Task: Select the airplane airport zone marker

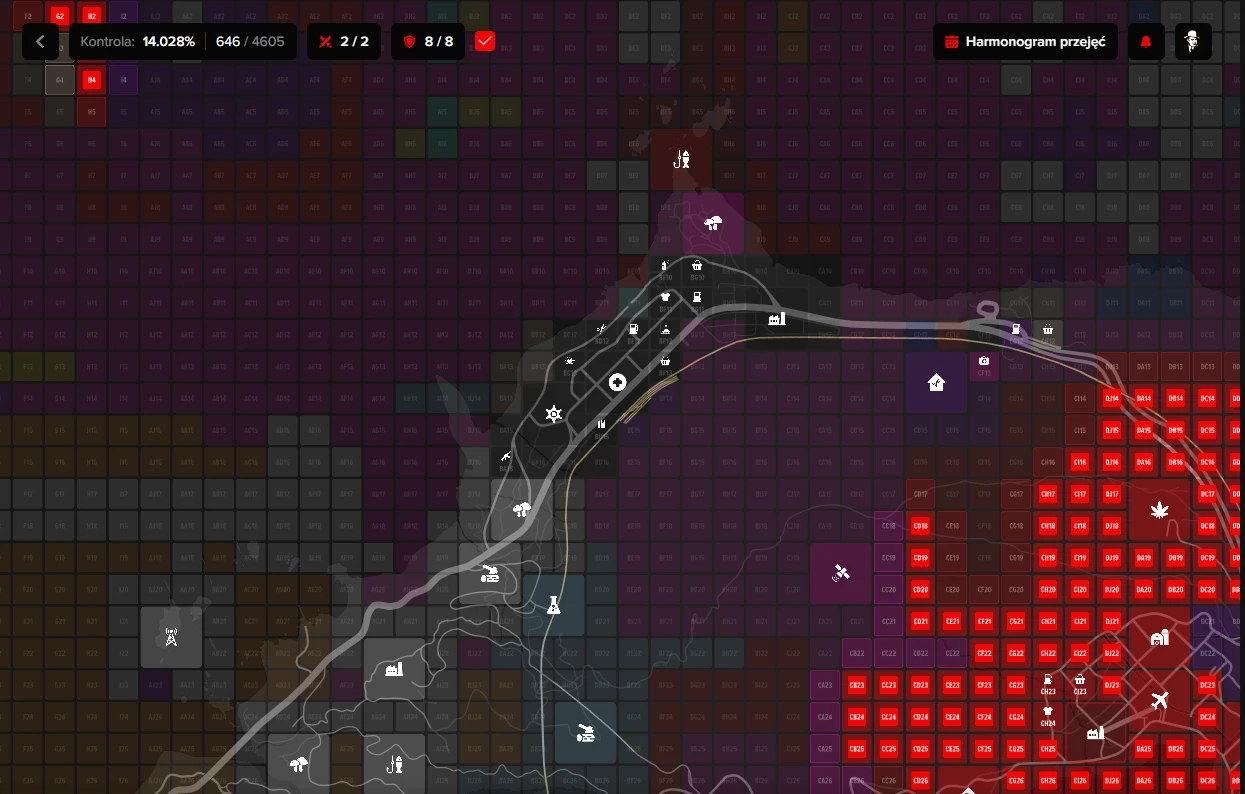Action: point(1160,700)
